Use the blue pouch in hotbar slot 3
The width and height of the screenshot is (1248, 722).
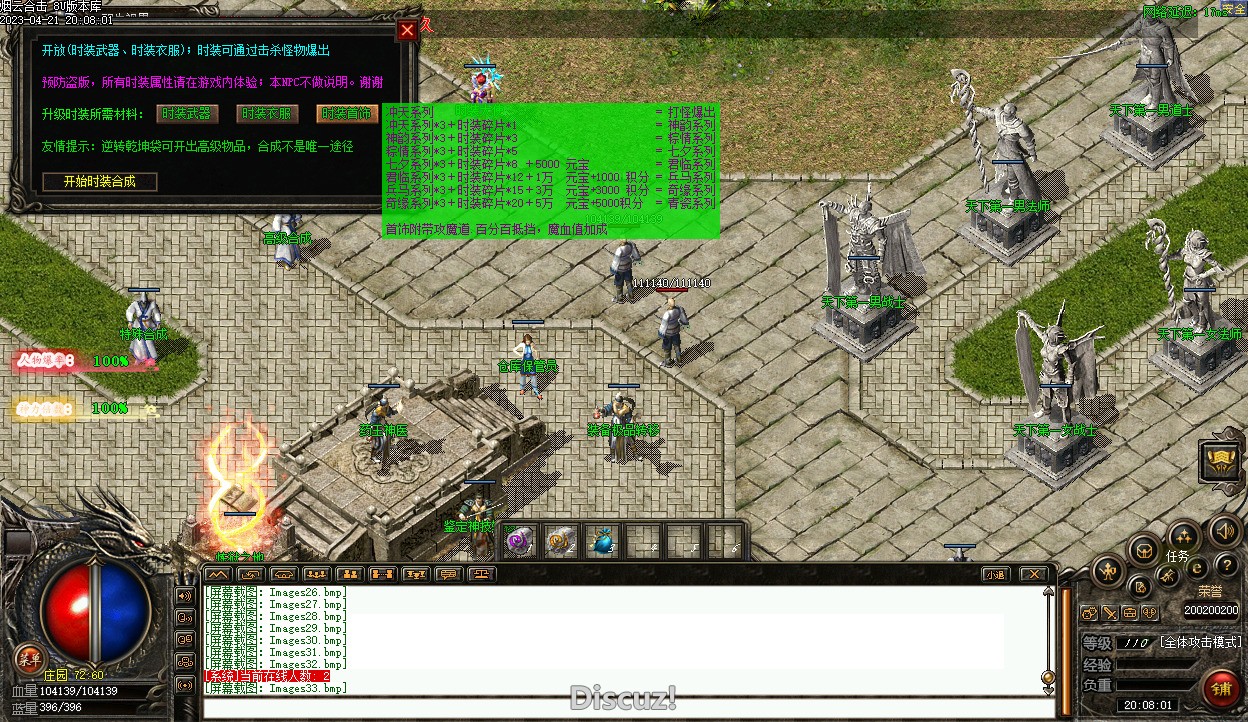[600, 541]
